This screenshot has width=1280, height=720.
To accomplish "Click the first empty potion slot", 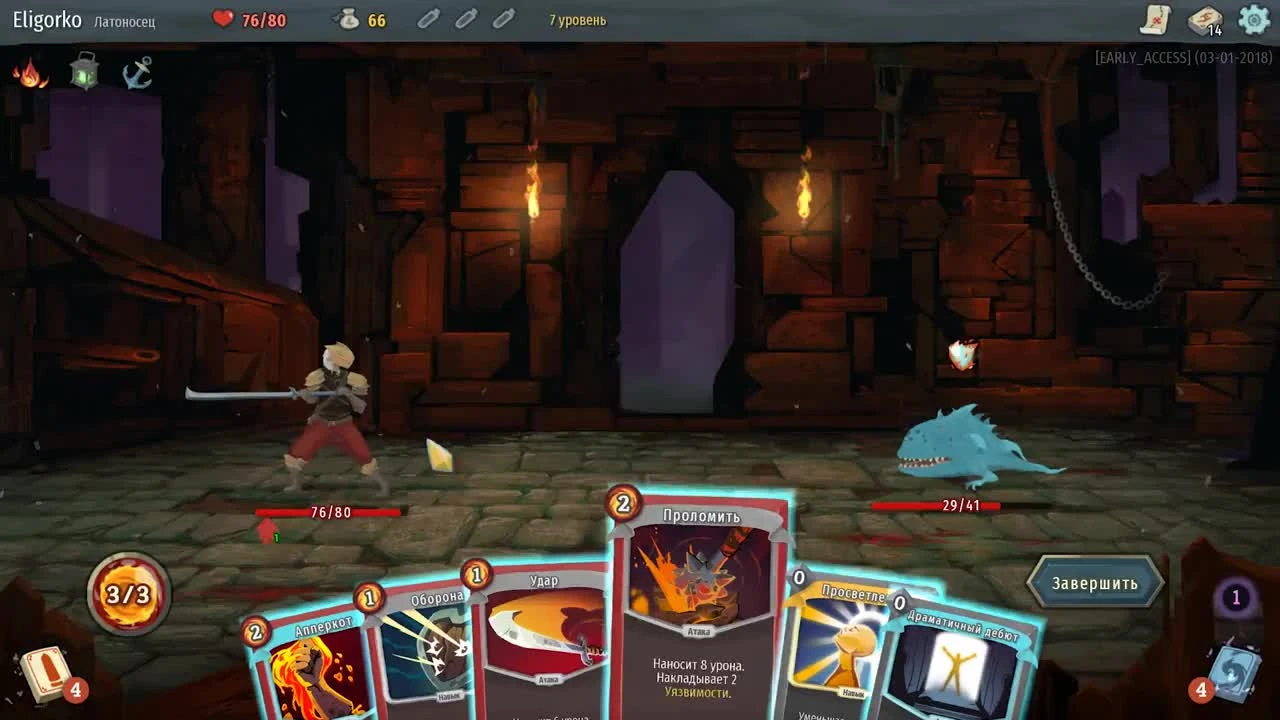I will (428, 18).
